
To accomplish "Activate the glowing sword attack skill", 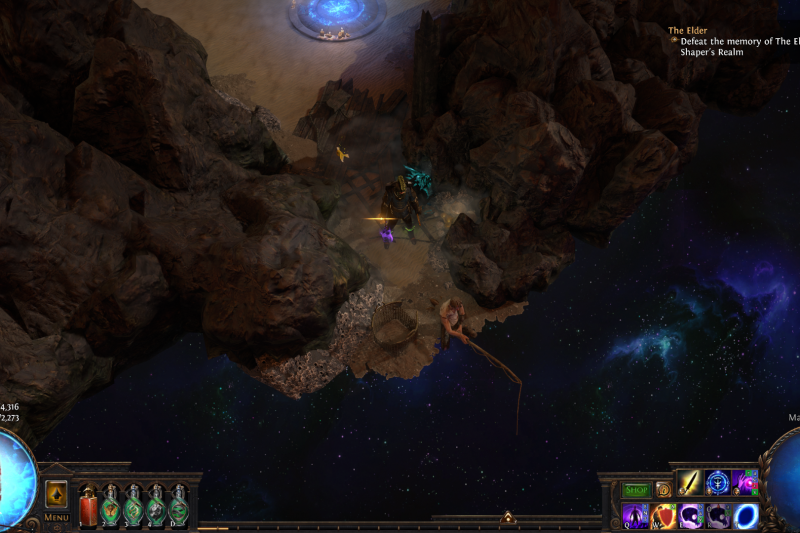I will 691,483.
